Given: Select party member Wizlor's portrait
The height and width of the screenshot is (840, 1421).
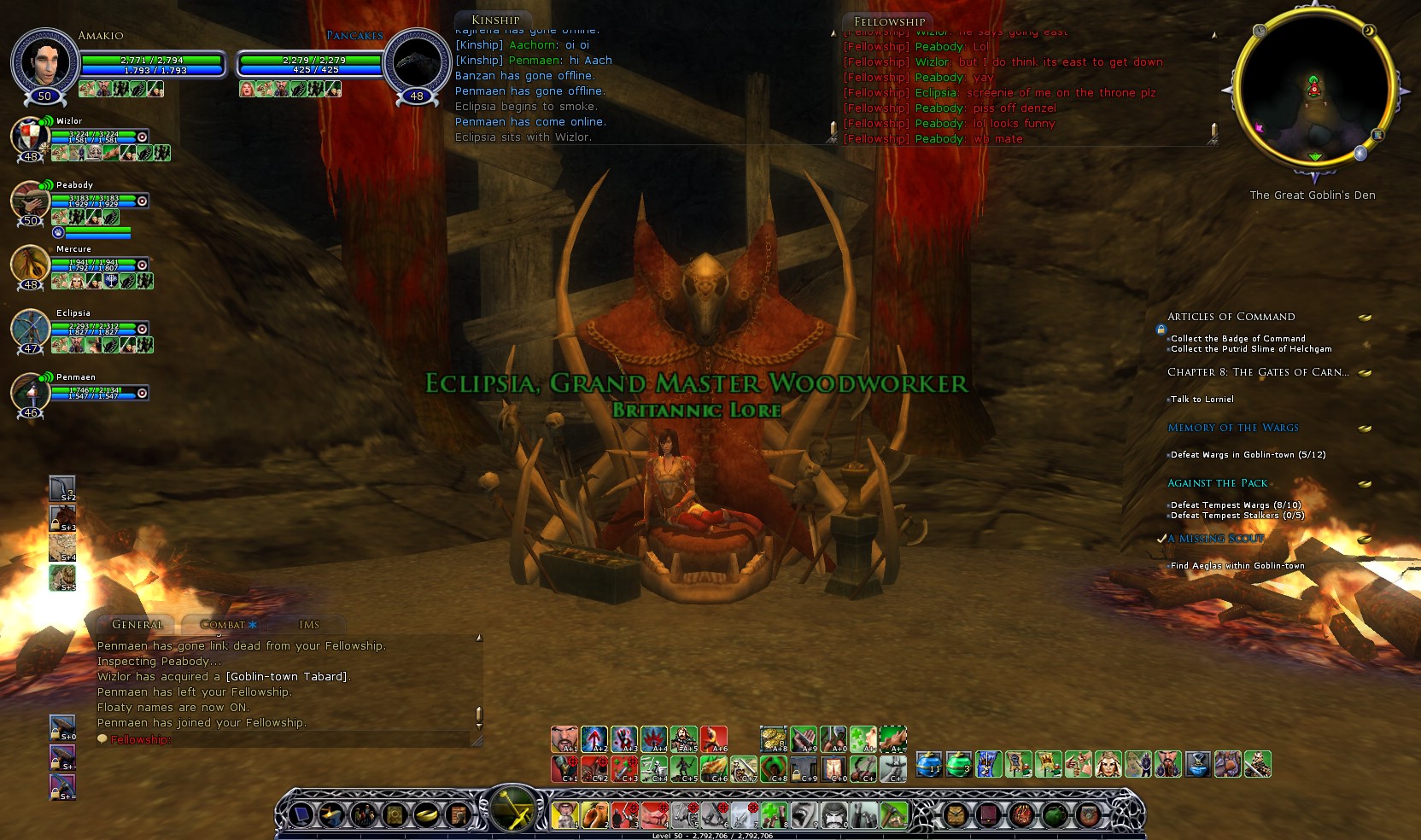Looking at the screenshot, I should [29, 137].
